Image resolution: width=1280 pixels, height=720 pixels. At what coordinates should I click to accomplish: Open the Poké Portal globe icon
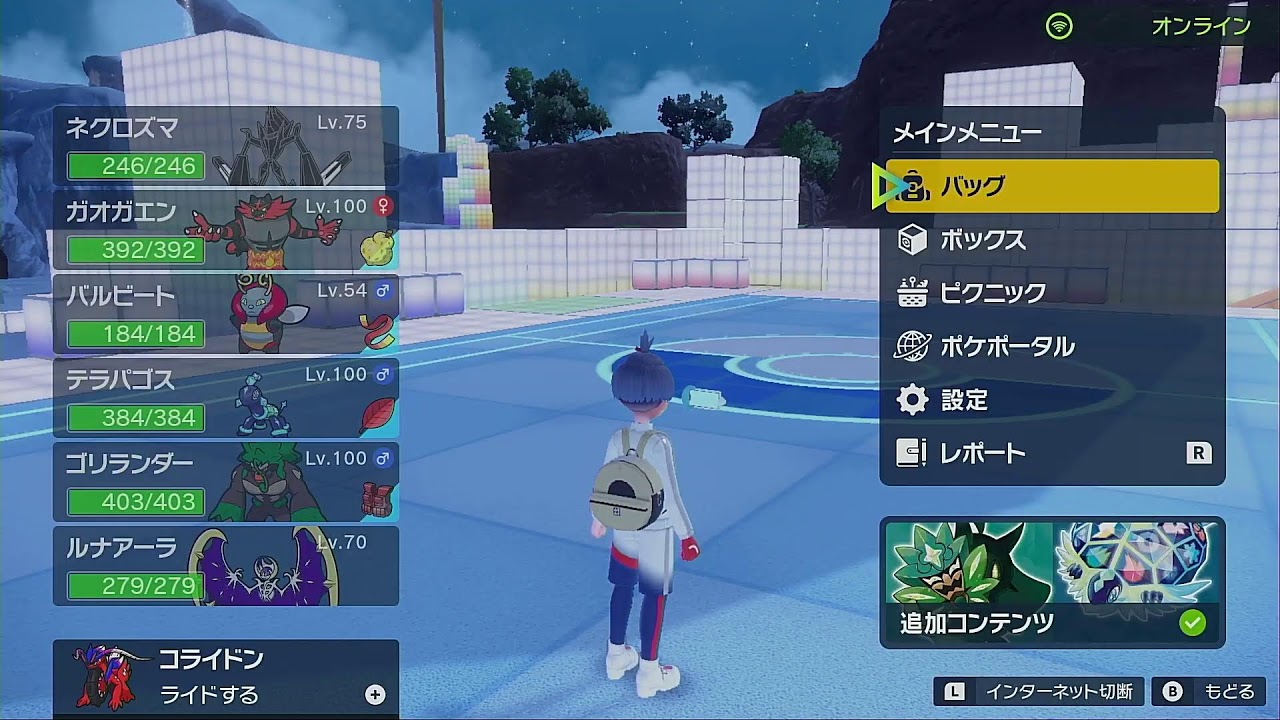point(912,345)
